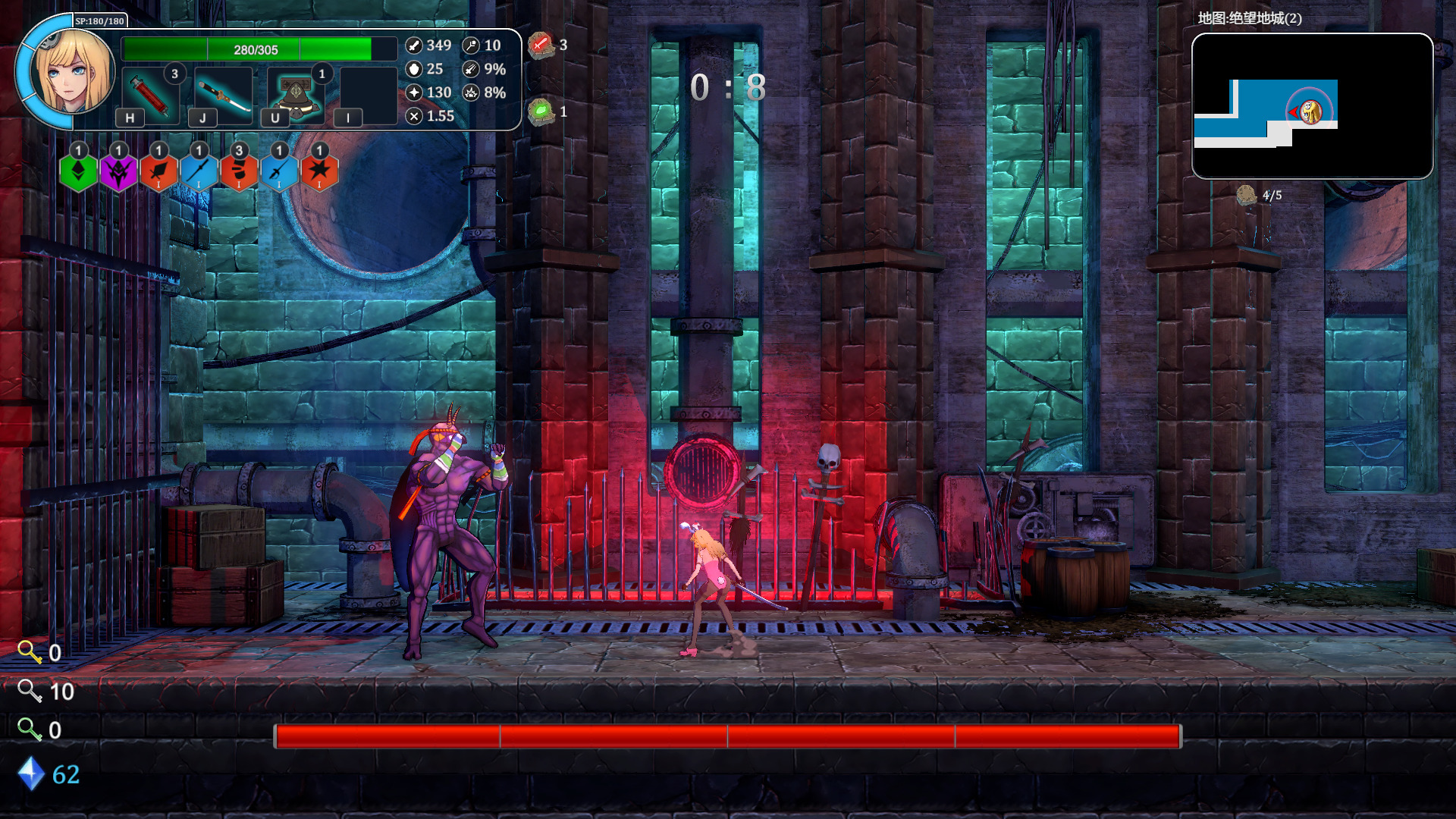Select the katana weapon slot

223,95
